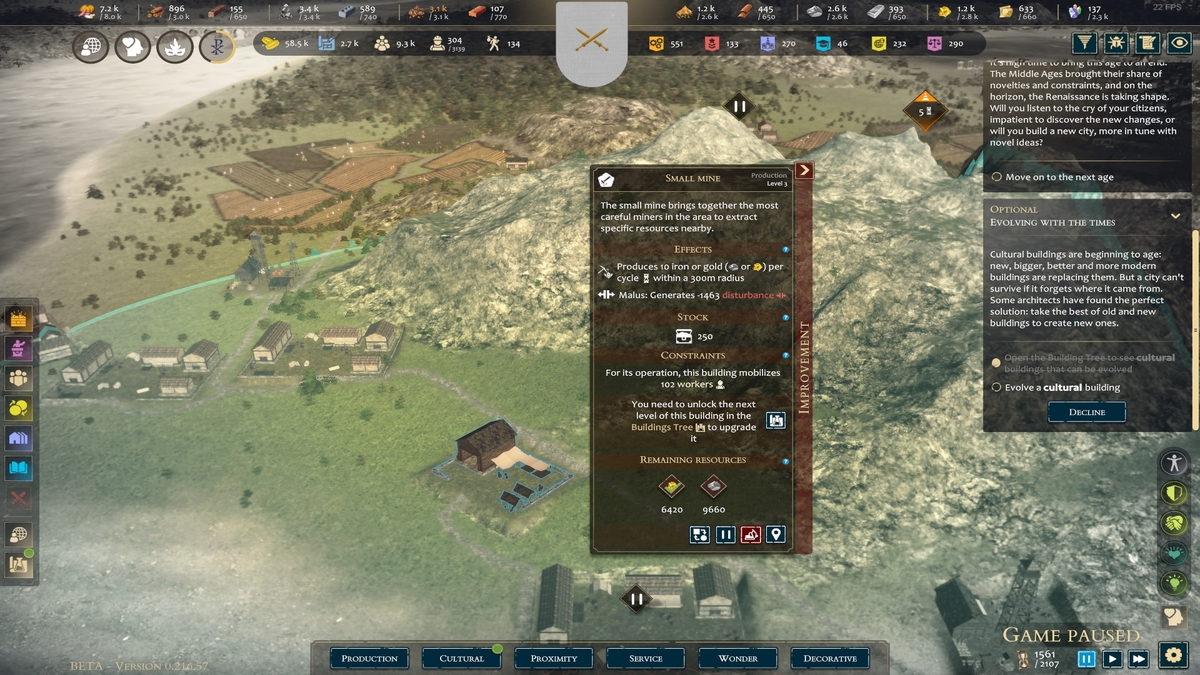The image size is (1200, 675).
Task: Collapse the Evolving with the Times objective
Action: point(1175,215)
